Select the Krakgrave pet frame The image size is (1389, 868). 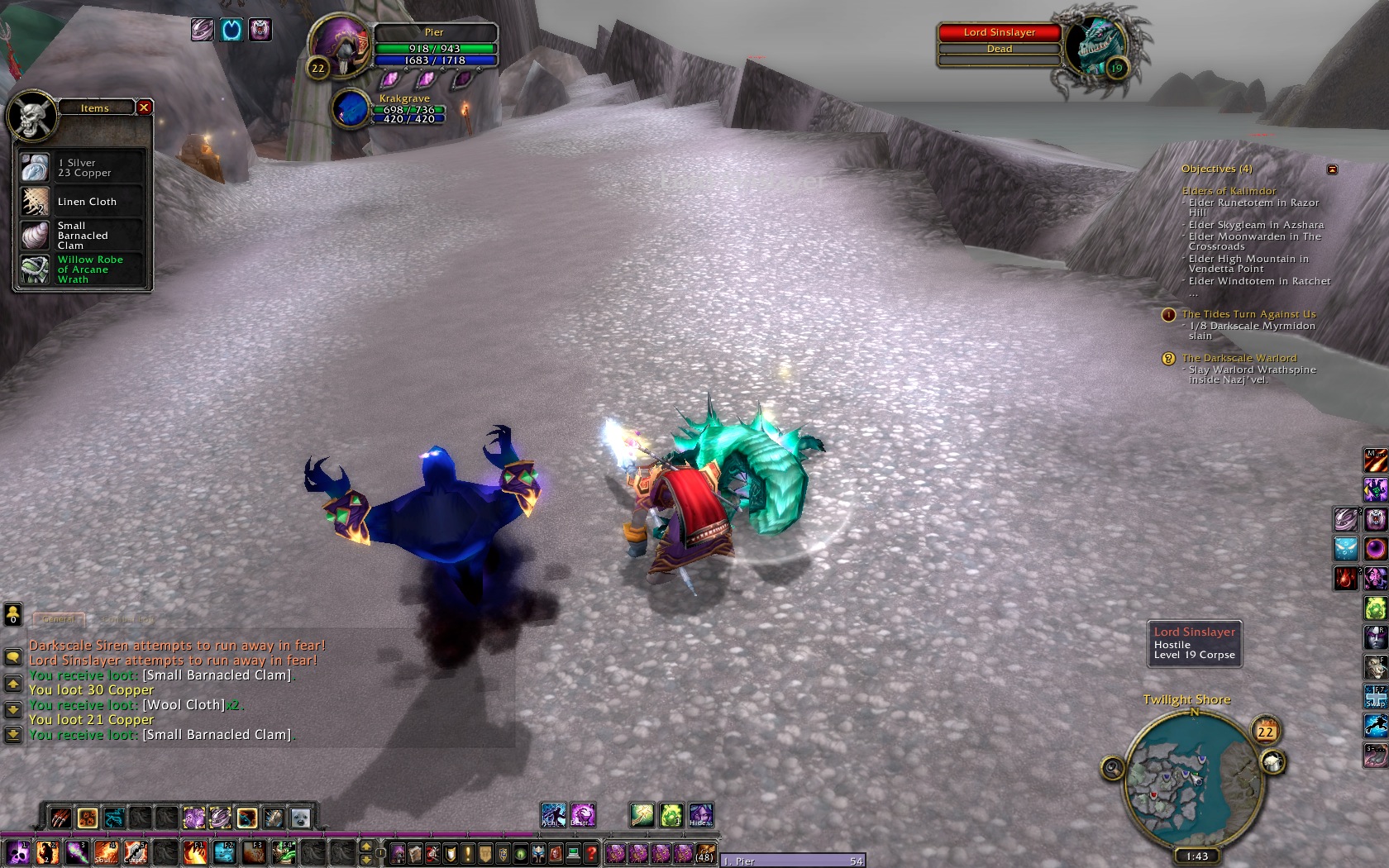click(x=351, y=109)
